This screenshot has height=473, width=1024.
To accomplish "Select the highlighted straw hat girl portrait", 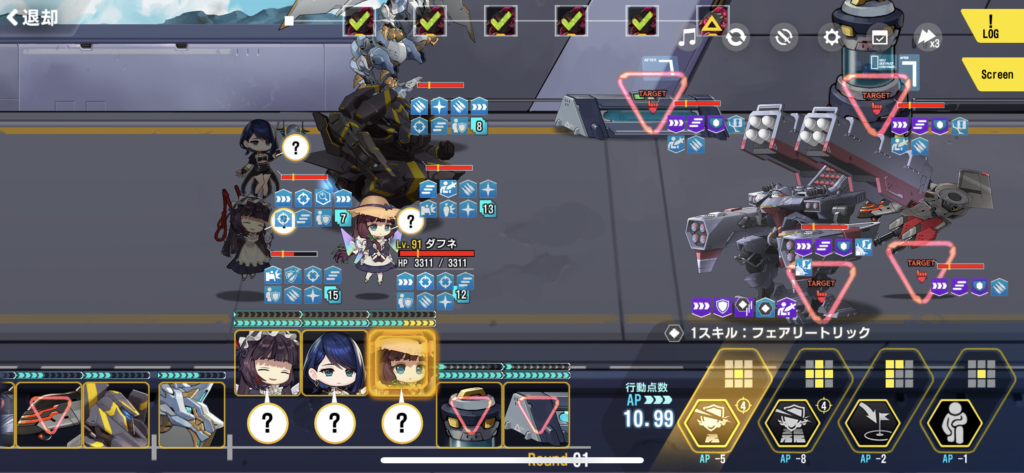I will 402,364.
